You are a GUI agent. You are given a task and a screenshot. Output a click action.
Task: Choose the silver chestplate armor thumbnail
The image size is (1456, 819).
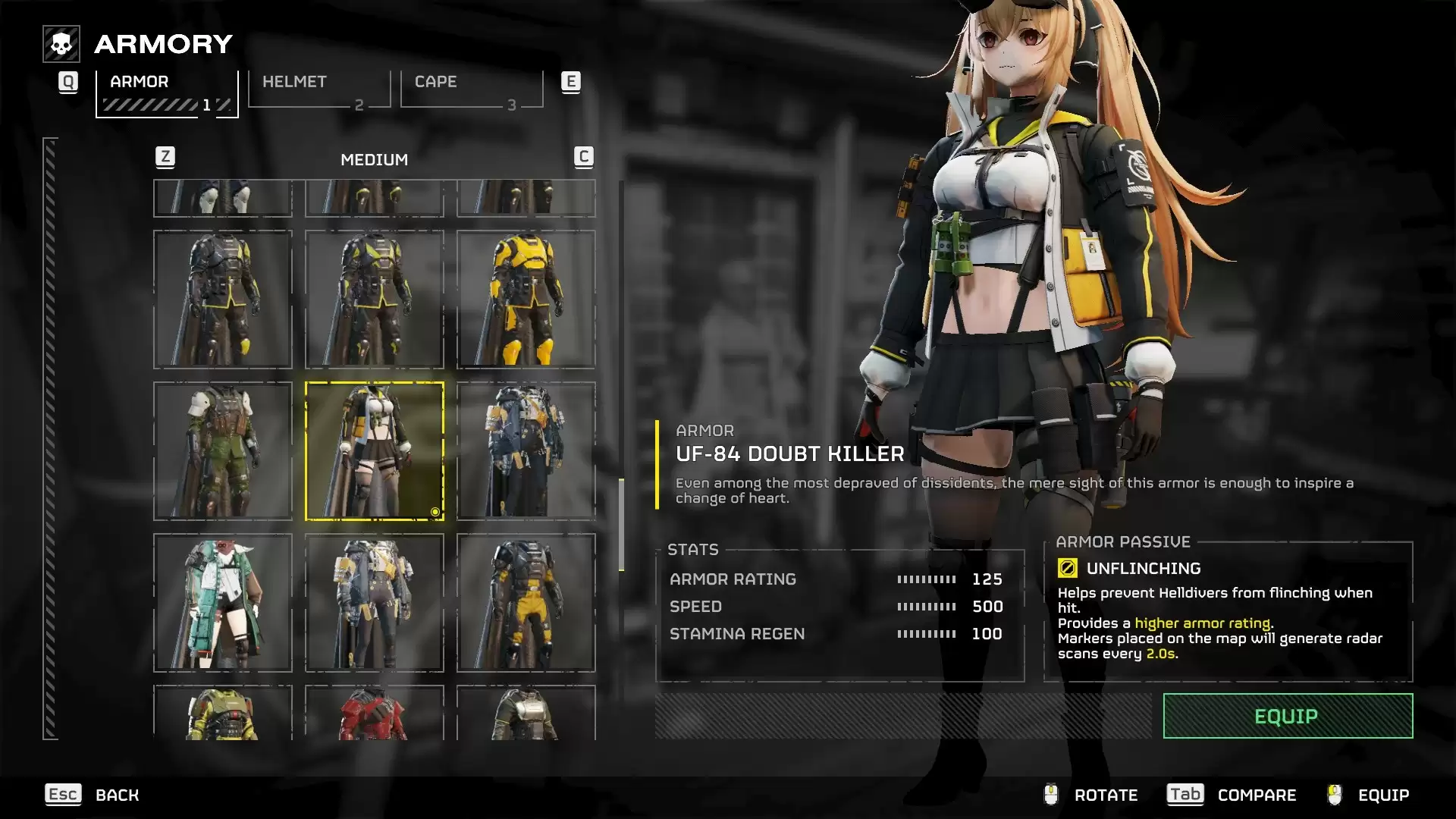pos(526,714)
